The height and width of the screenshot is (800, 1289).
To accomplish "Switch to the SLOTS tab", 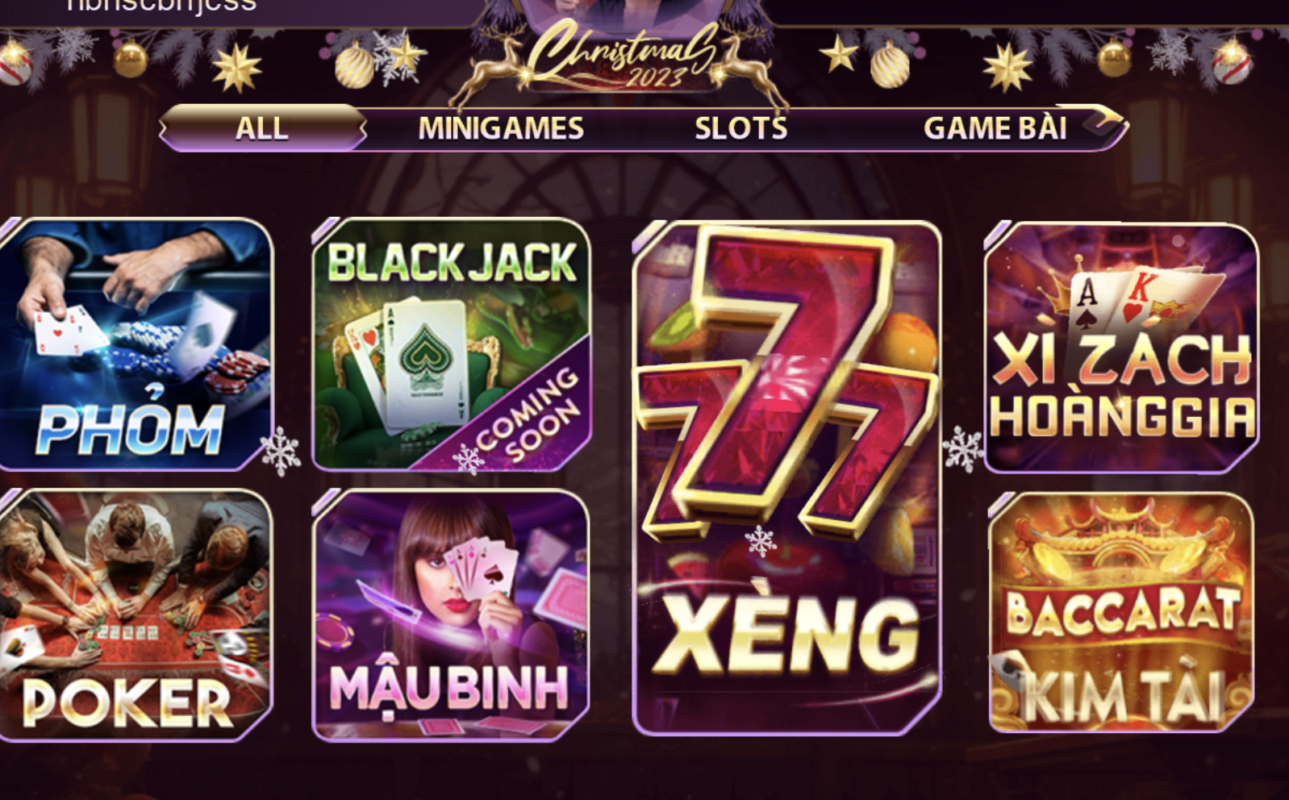I will pyautogui.click(x=740, y=128).
